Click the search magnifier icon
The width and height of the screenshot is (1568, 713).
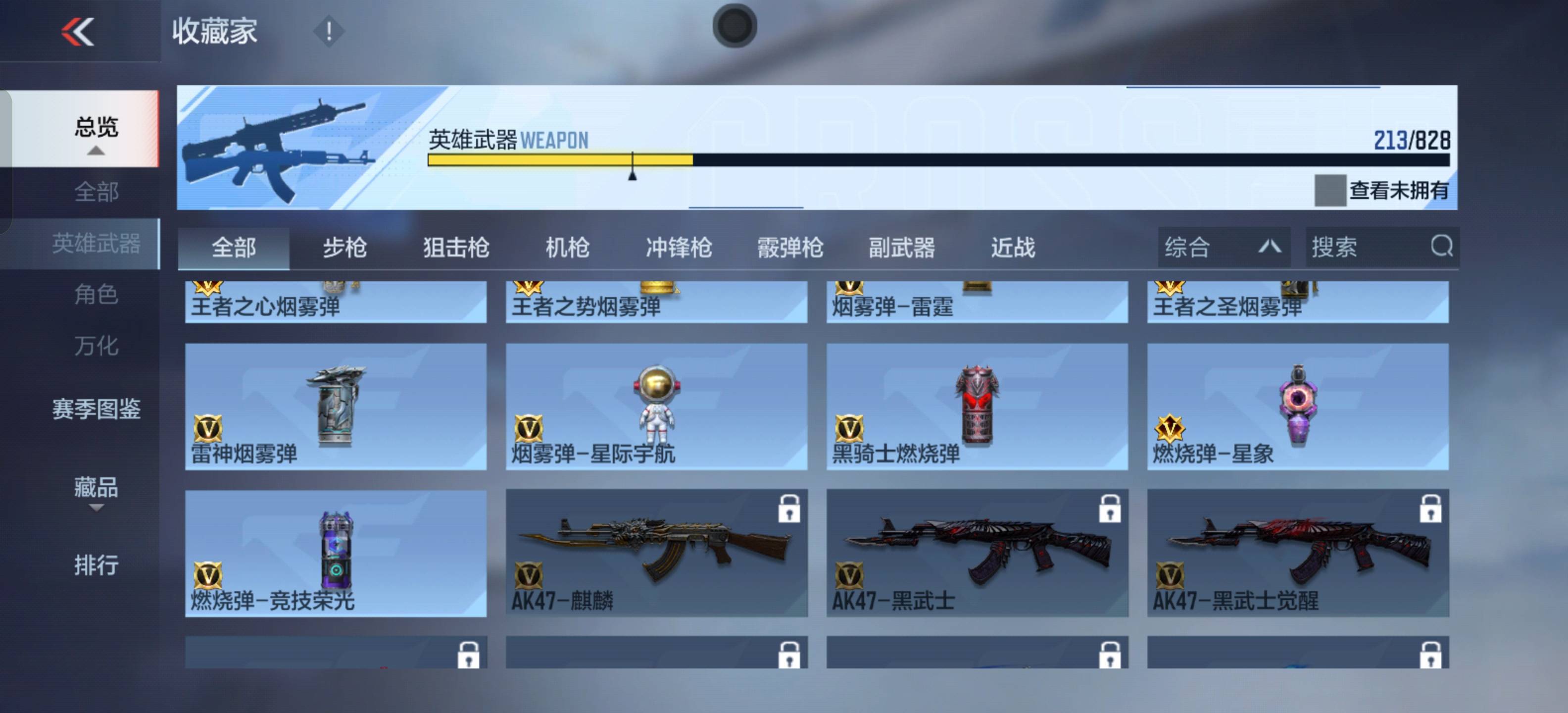point(1441,247)
